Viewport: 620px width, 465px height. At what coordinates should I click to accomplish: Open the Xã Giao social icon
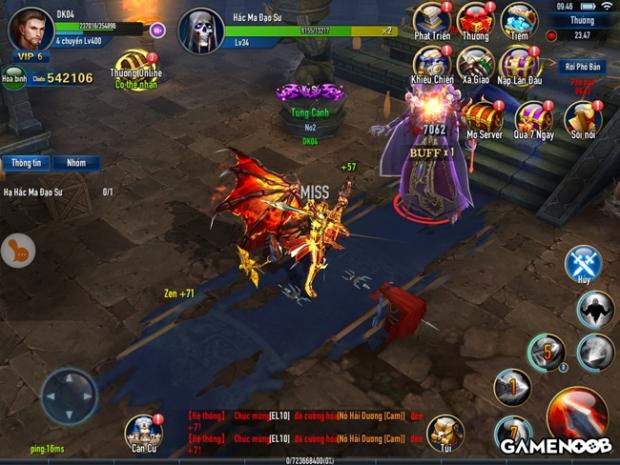[474, 64]
